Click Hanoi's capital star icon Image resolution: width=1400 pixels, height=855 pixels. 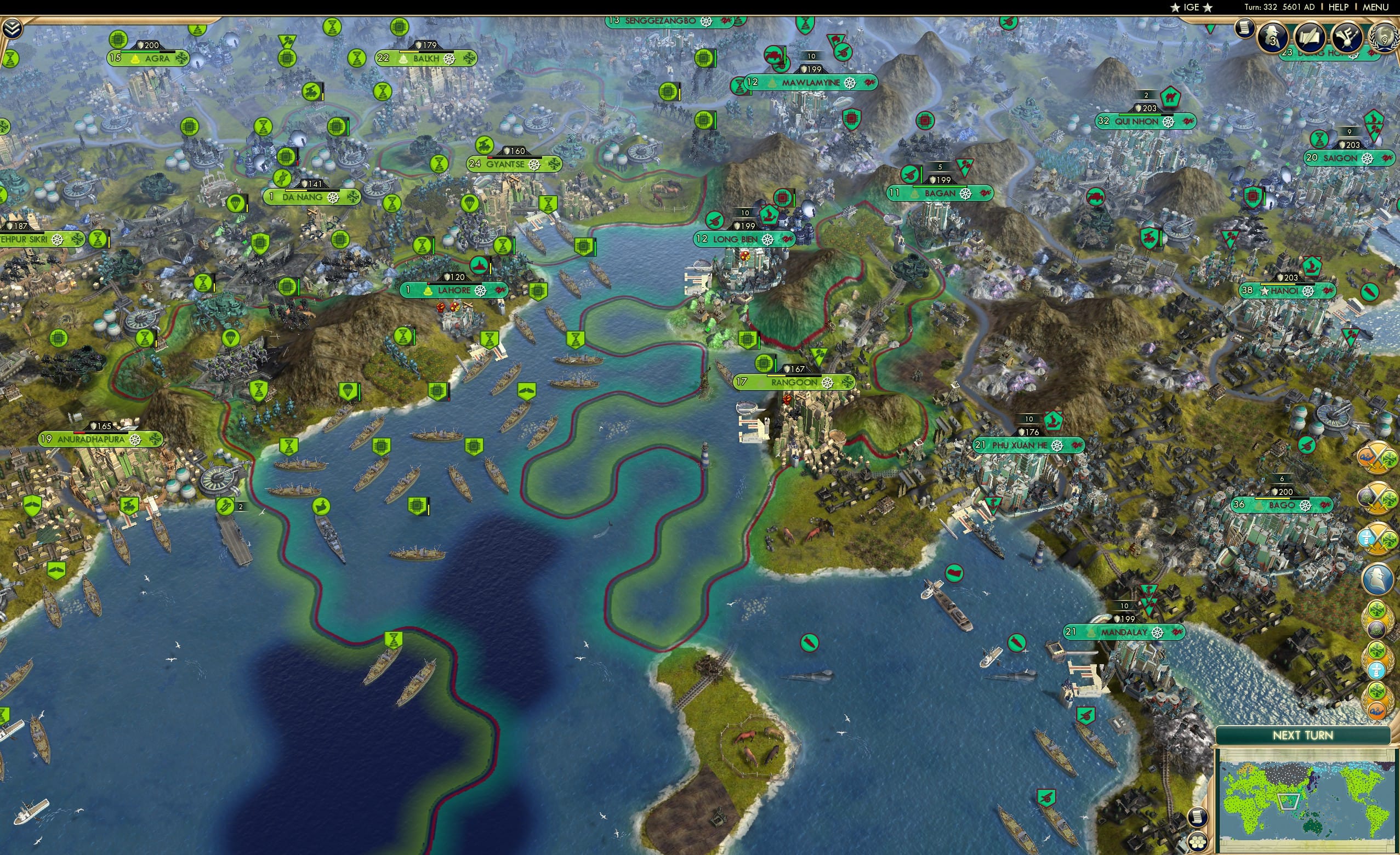pos(1264,293)
